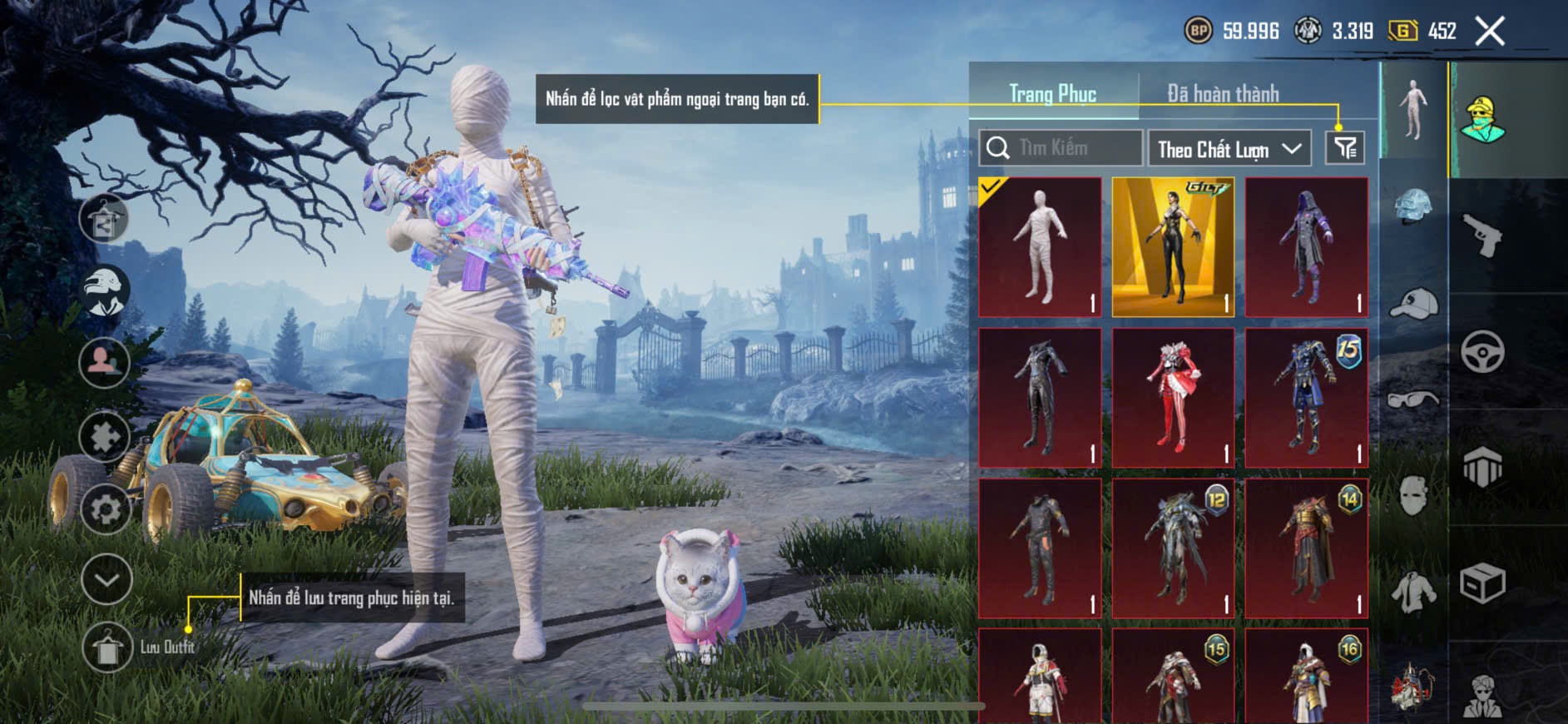Screen dimensions: 1568x724
Task: Switch to the pistol weapon skins section
Action: (1483, 235)
